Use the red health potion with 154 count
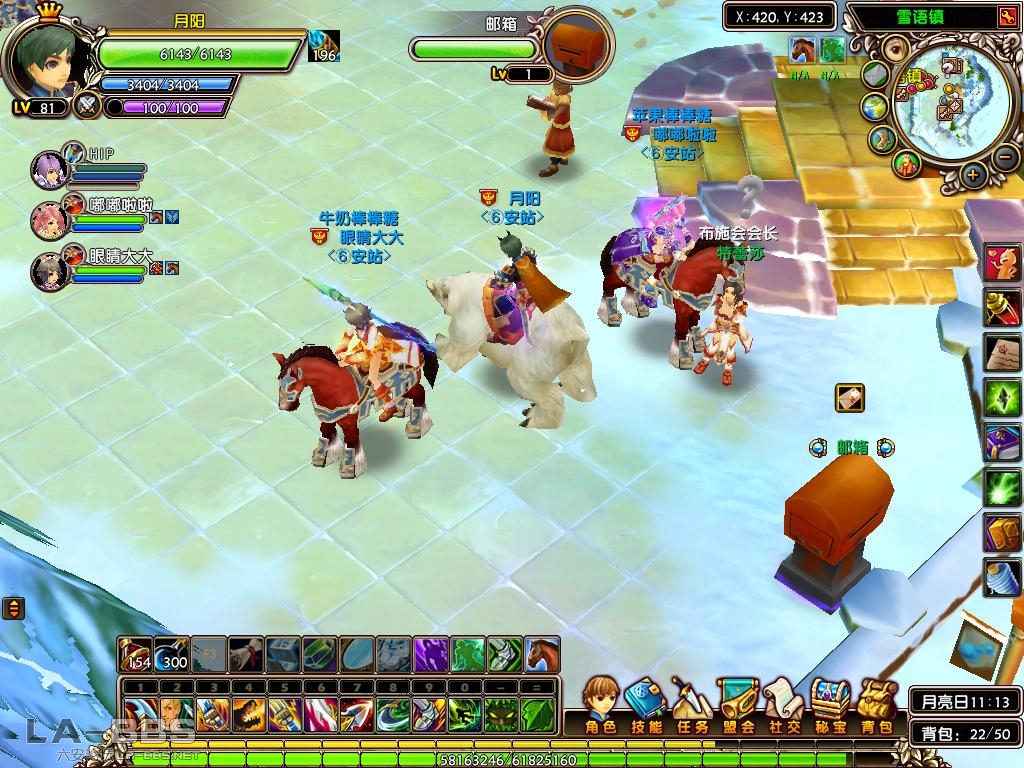Screen dimensions: 1024x768 (135, 655)
